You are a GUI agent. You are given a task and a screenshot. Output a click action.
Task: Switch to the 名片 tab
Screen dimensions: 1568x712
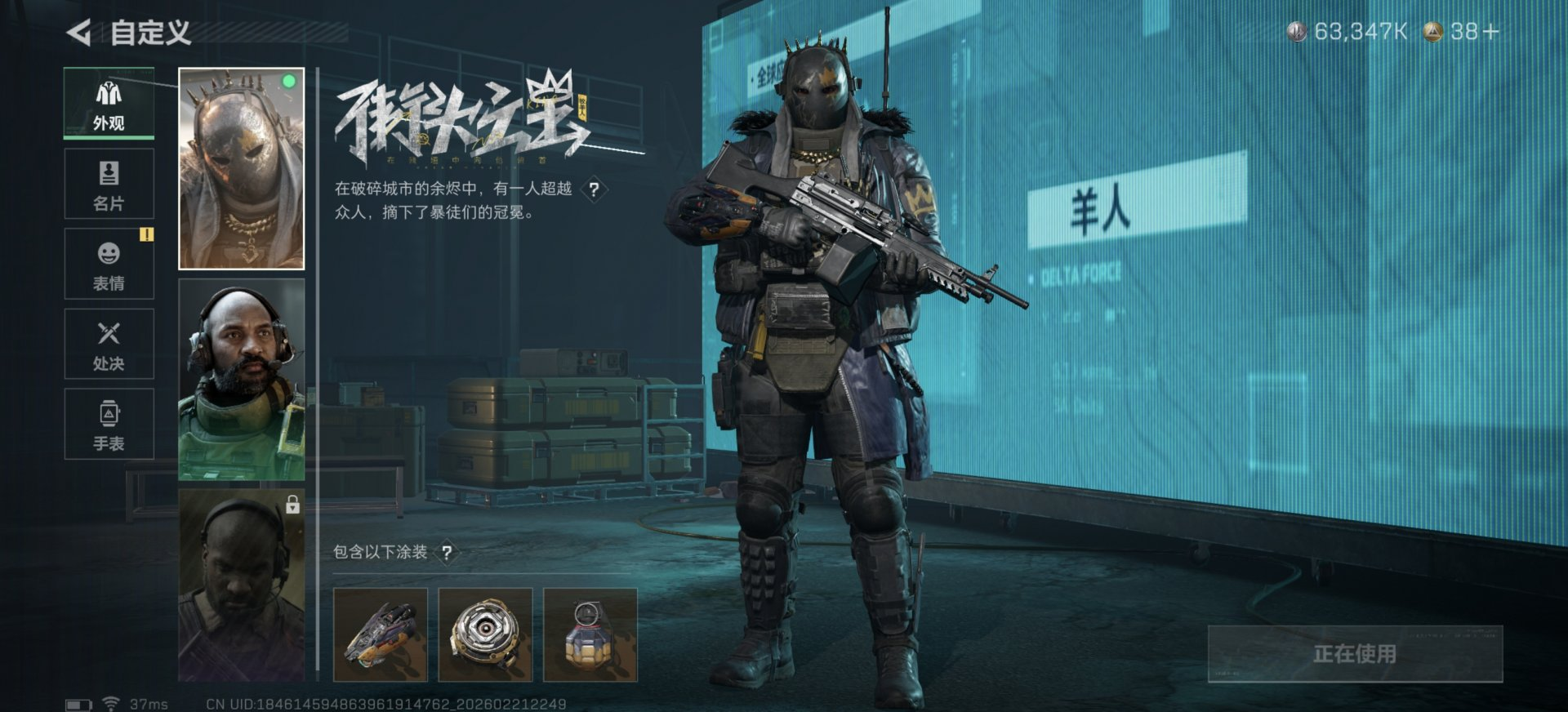point(109,186)
